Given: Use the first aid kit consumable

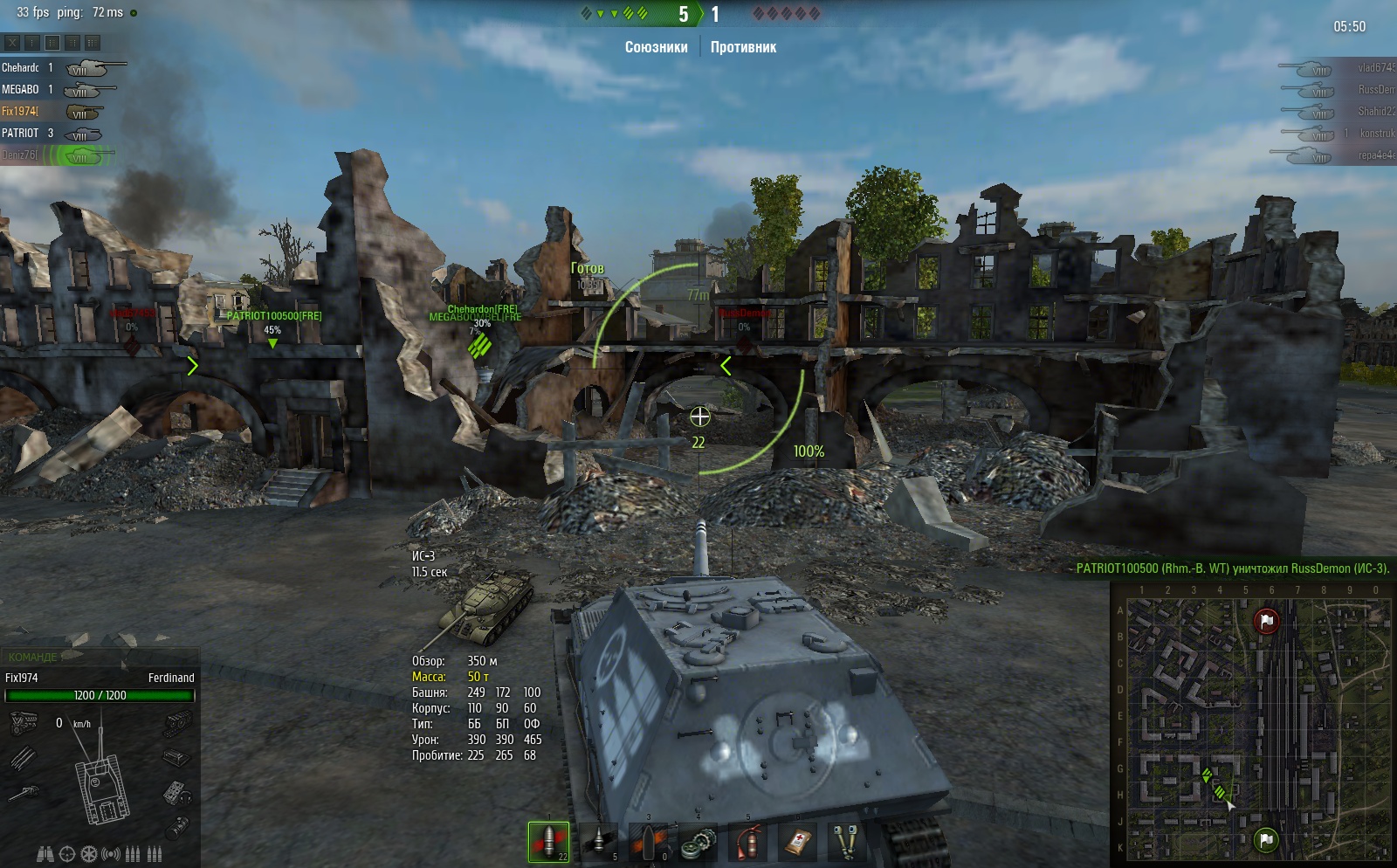Looking at the screenshot, I should (x=797, y=842).
